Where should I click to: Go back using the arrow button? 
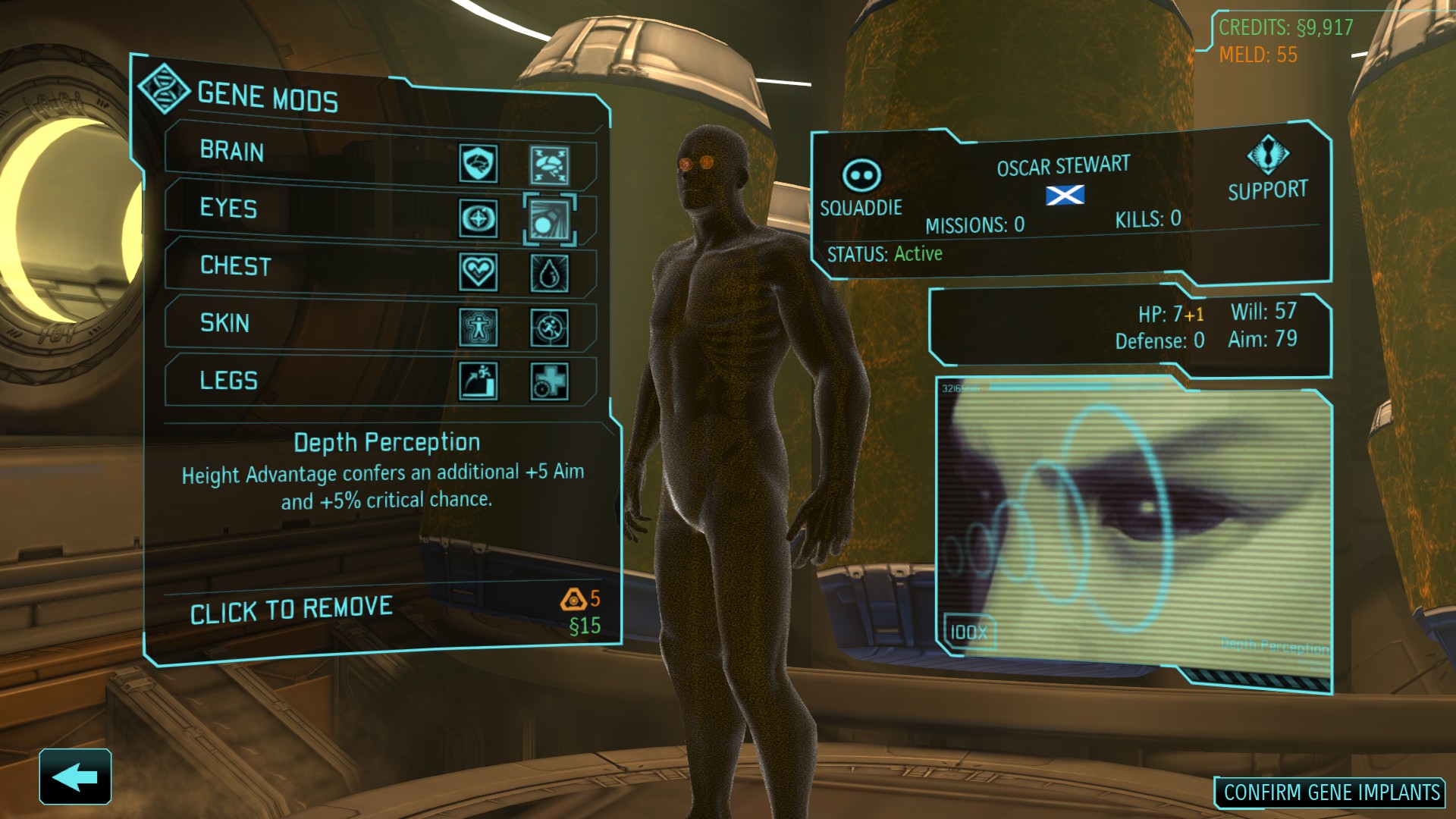point(75,777)
